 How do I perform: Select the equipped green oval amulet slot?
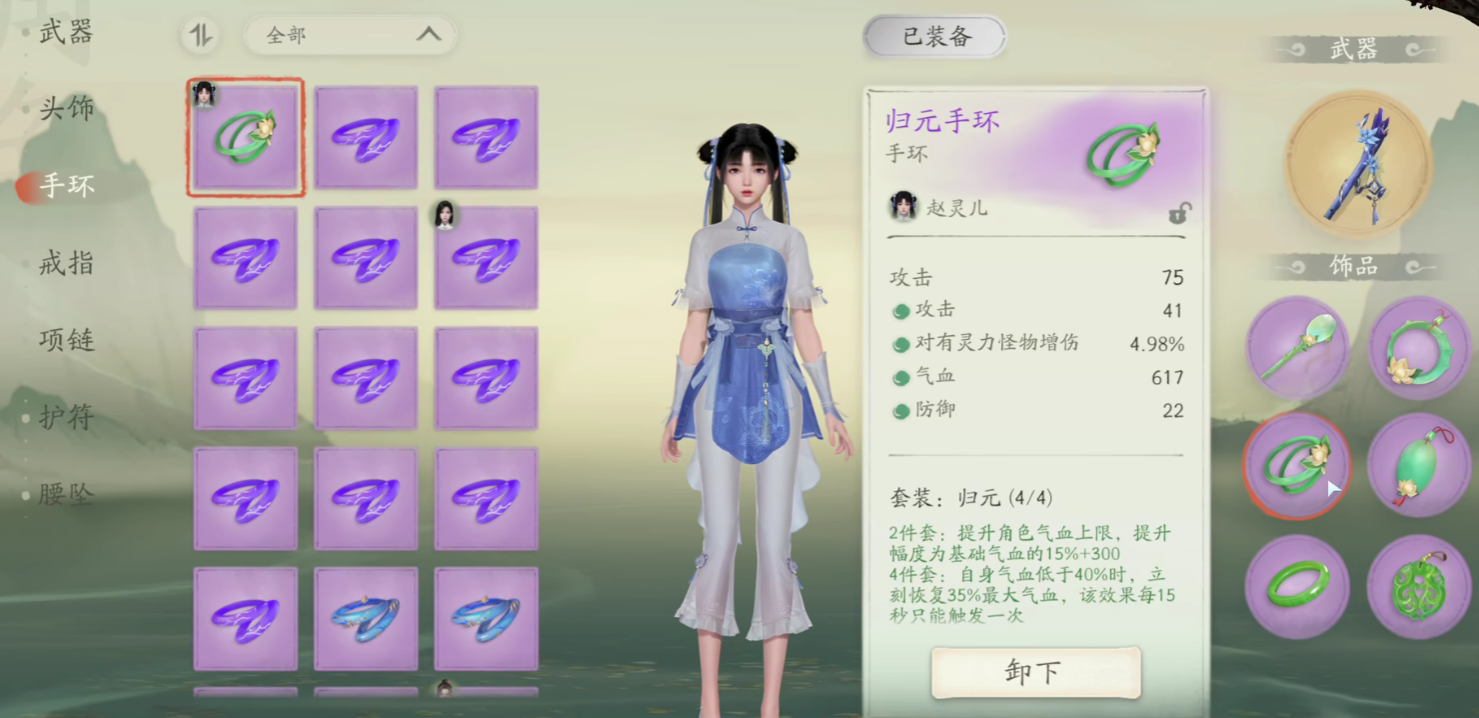[1418, 465]
